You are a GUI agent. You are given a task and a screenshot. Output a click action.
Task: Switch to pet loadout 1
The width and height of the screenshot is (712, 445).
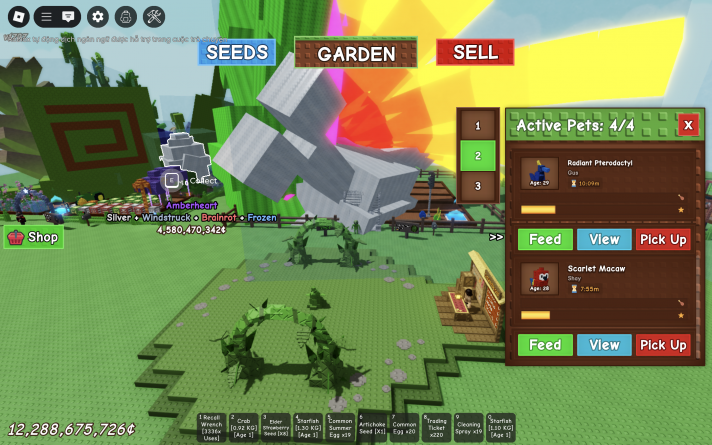tap(477, 126)
